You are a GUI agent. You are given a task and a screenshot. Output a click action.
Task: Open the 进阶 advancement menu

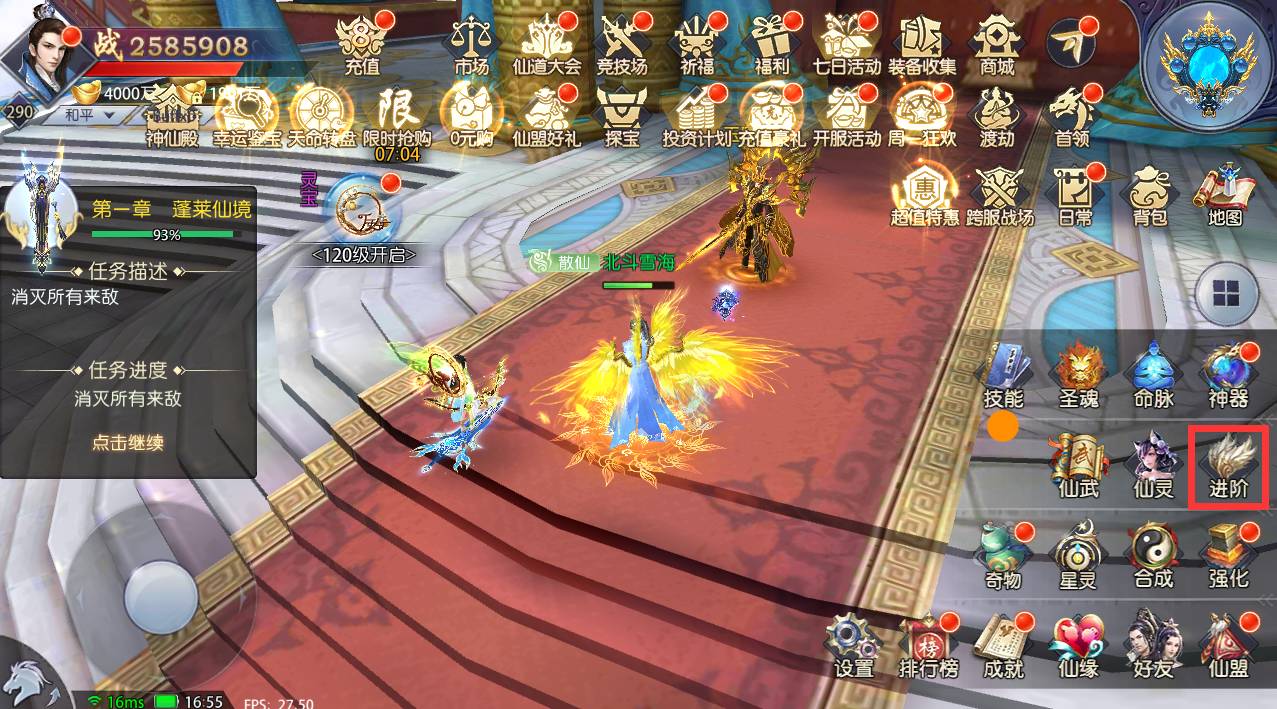pyautogui.click(x=1228, y=467)
